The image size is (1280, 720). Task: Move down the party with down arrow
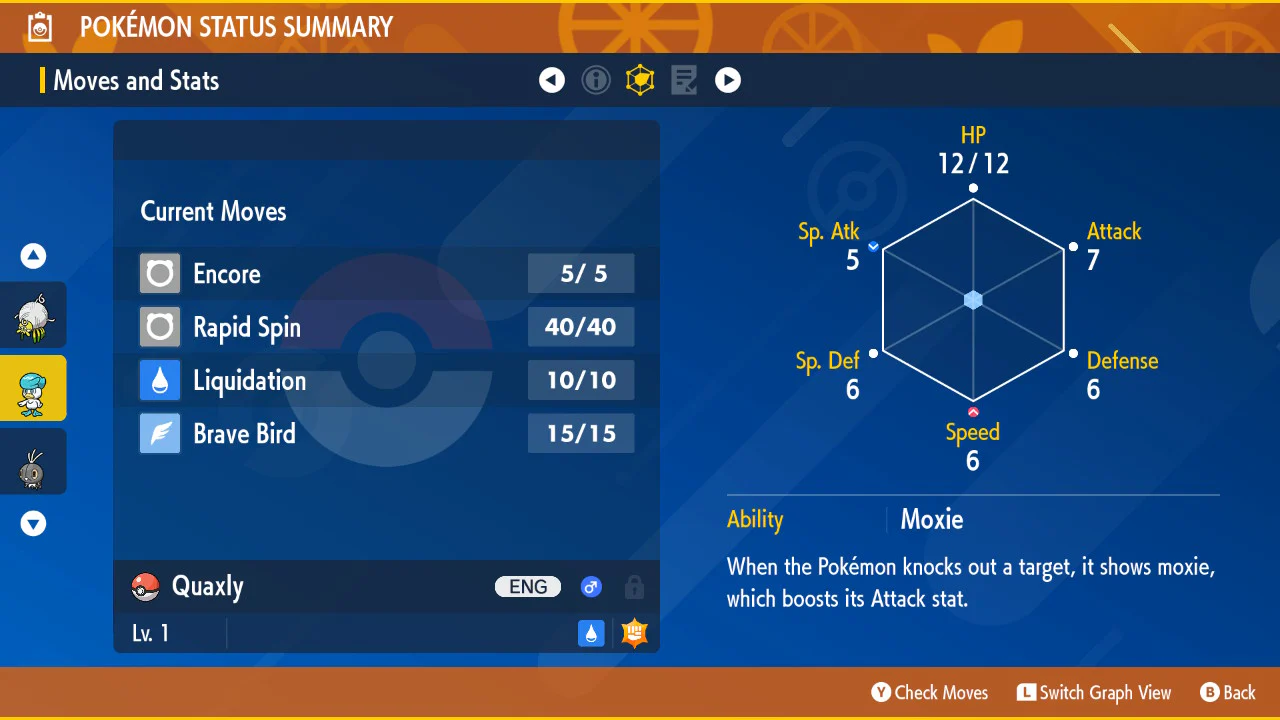click(x=34, y=523)
